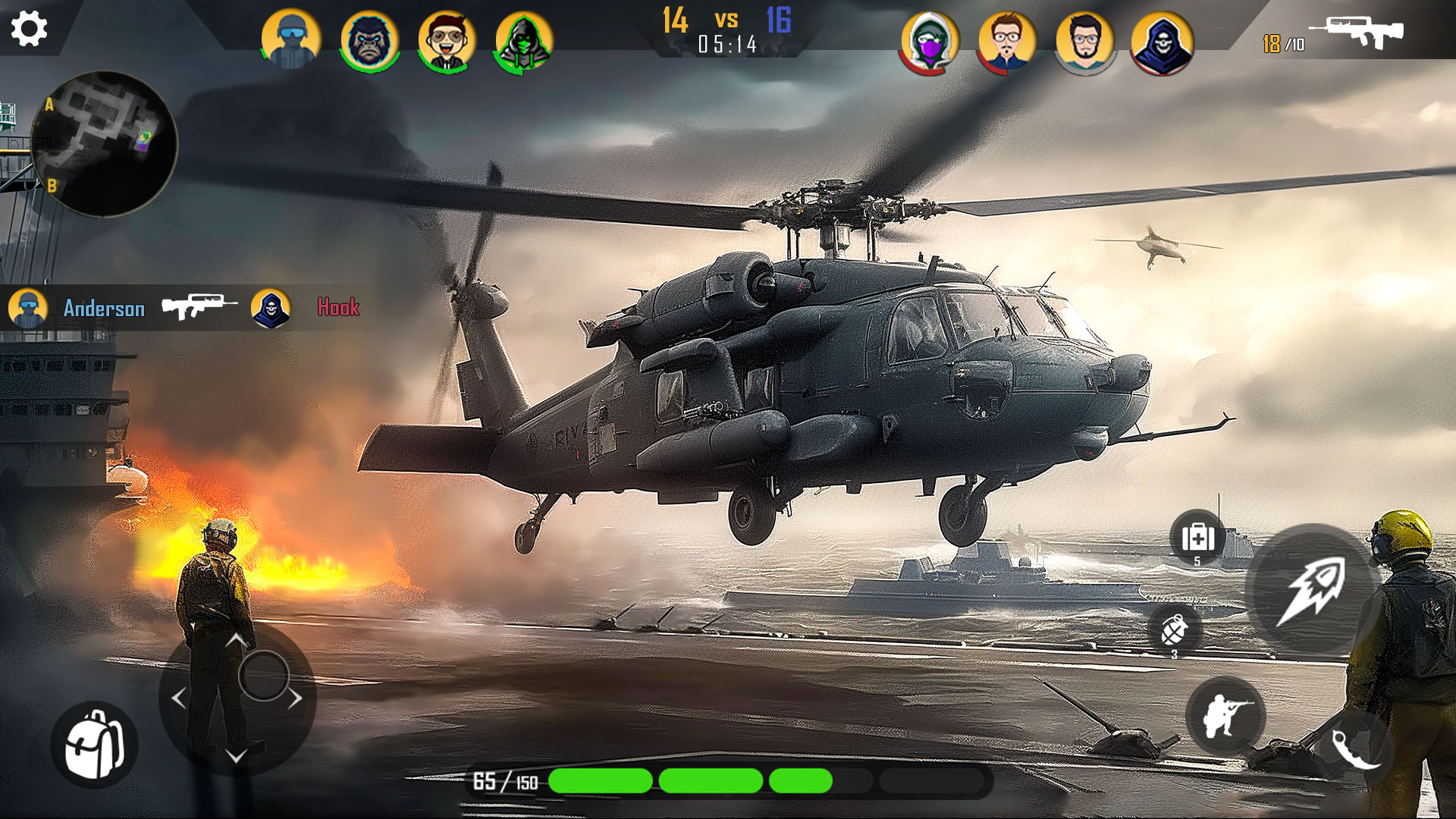The image size is (1456, 819).
Task: Use the medkit item
Action: click(1197, 538)
